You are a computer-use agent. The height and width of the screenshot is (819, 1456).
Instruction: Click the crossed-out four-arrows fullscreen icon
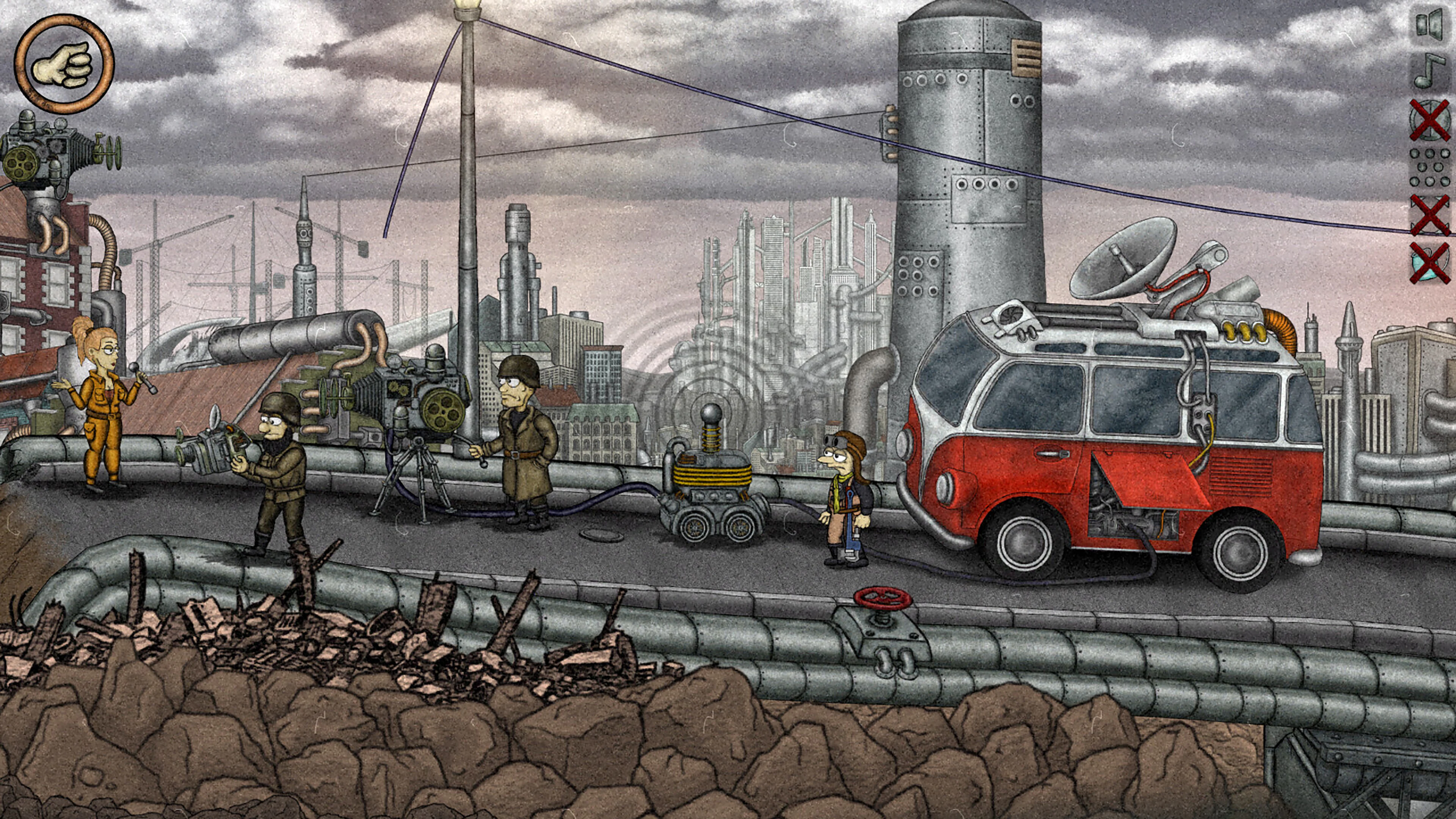pos(1430,215)
